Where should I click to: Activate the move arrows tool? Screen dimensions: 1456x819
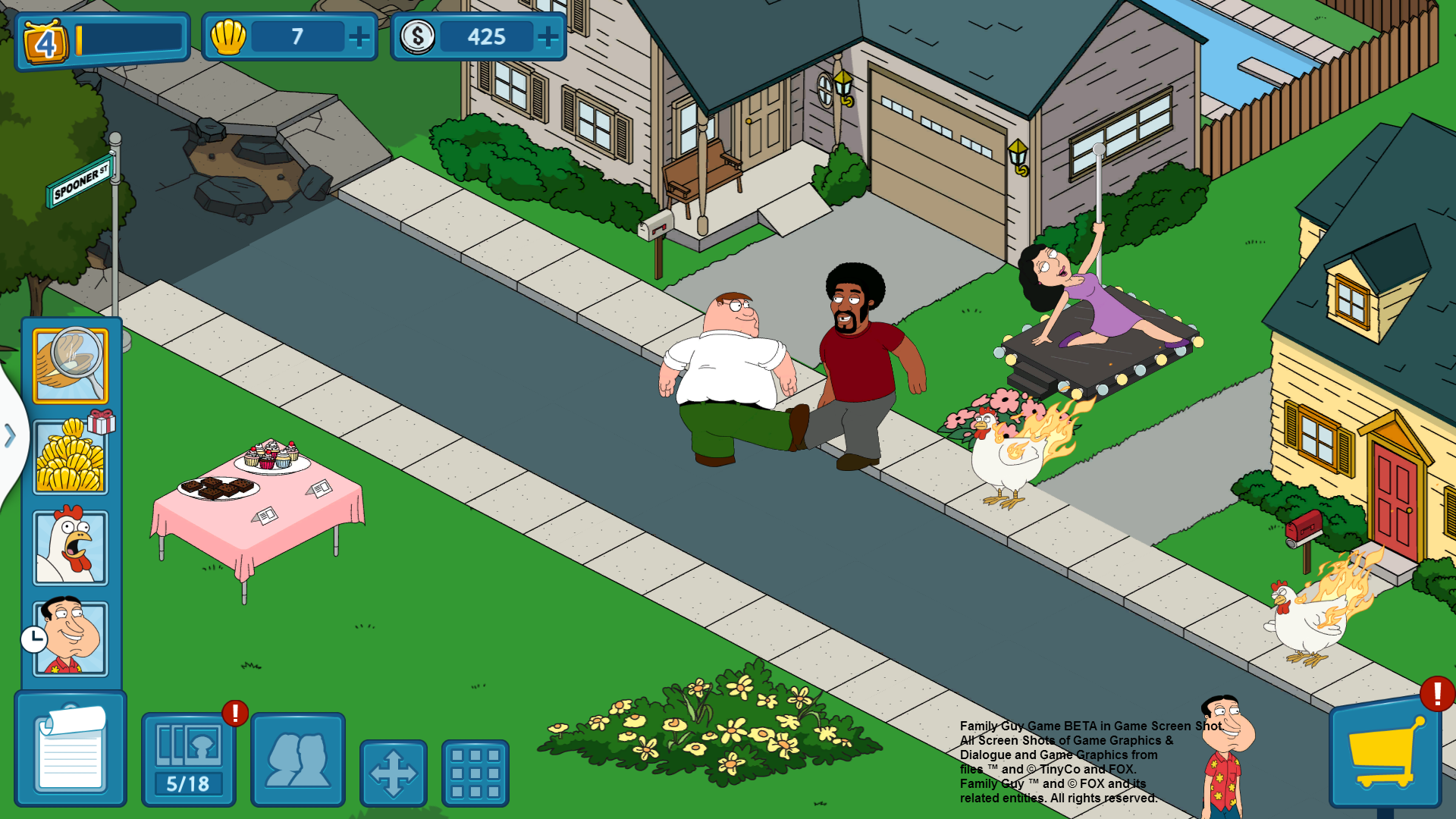pos(394,773)
